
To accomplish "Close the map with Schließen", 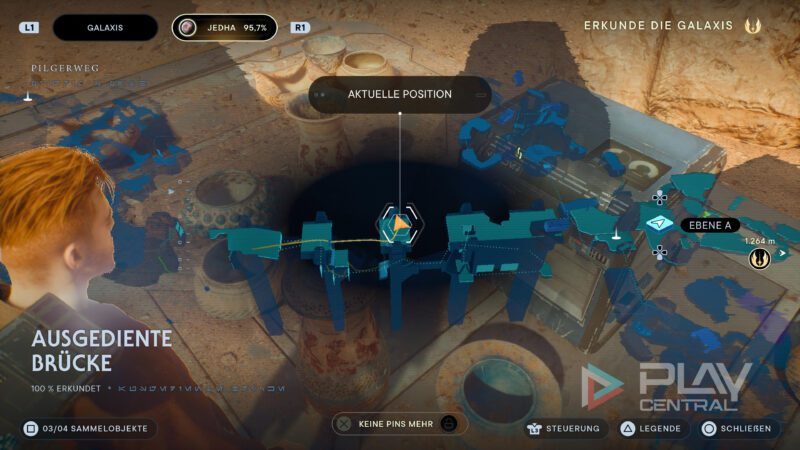I will coord(738,428).
